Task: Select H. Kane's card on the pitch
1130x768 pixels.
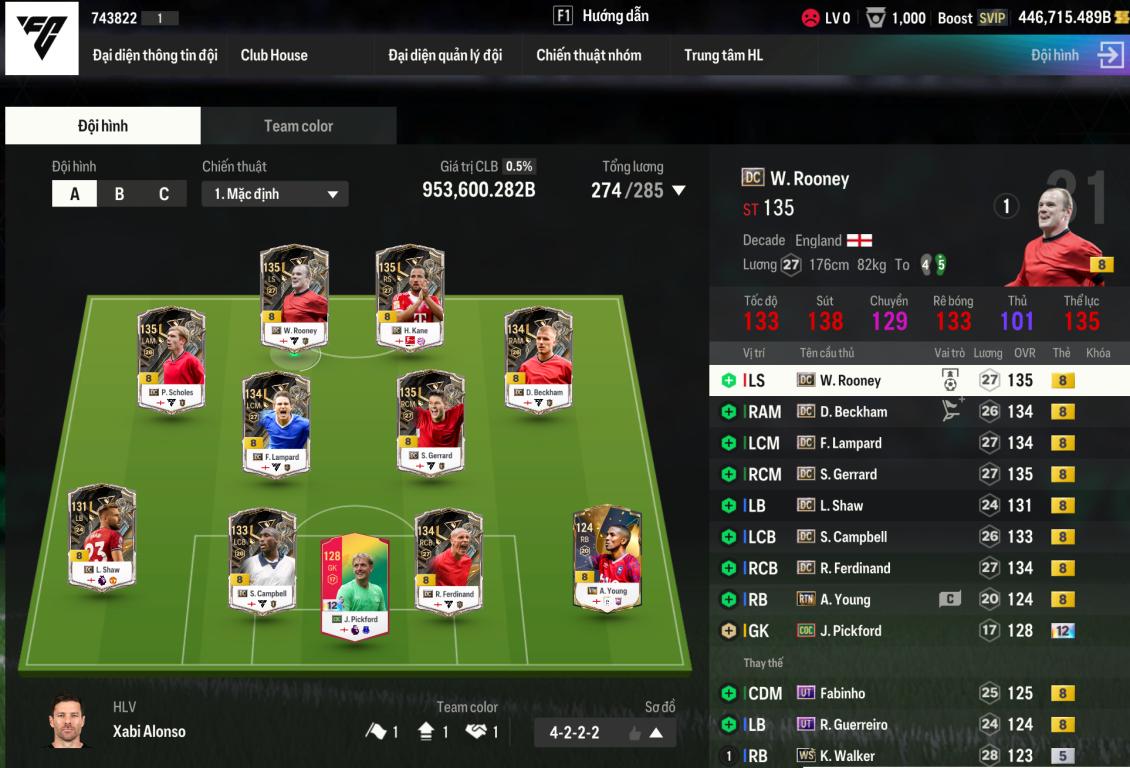Action: [410, 297]
